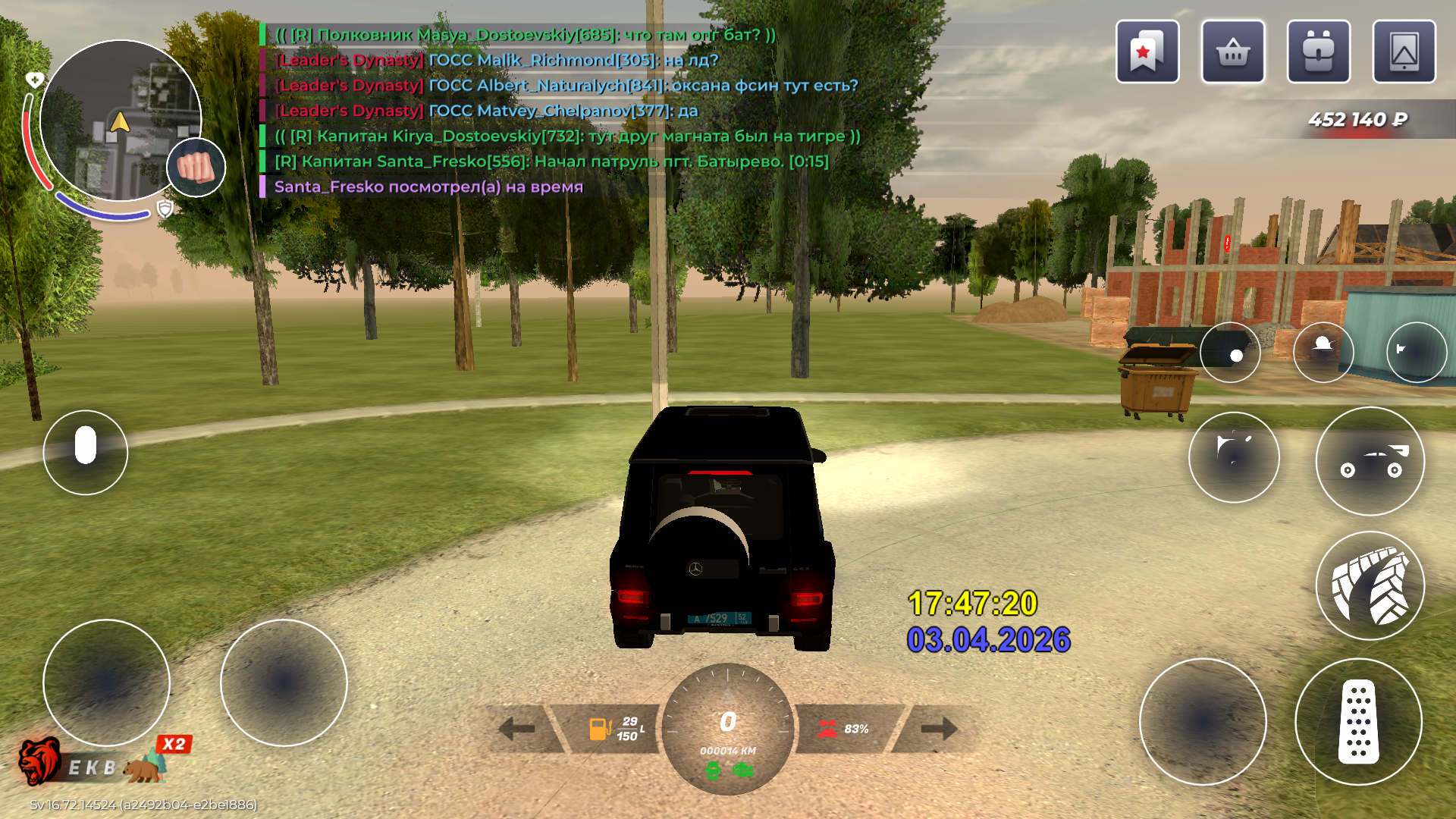The image size is (1456, 819).
Task: Tap the small flag circle button
Action: [1416, 352]
